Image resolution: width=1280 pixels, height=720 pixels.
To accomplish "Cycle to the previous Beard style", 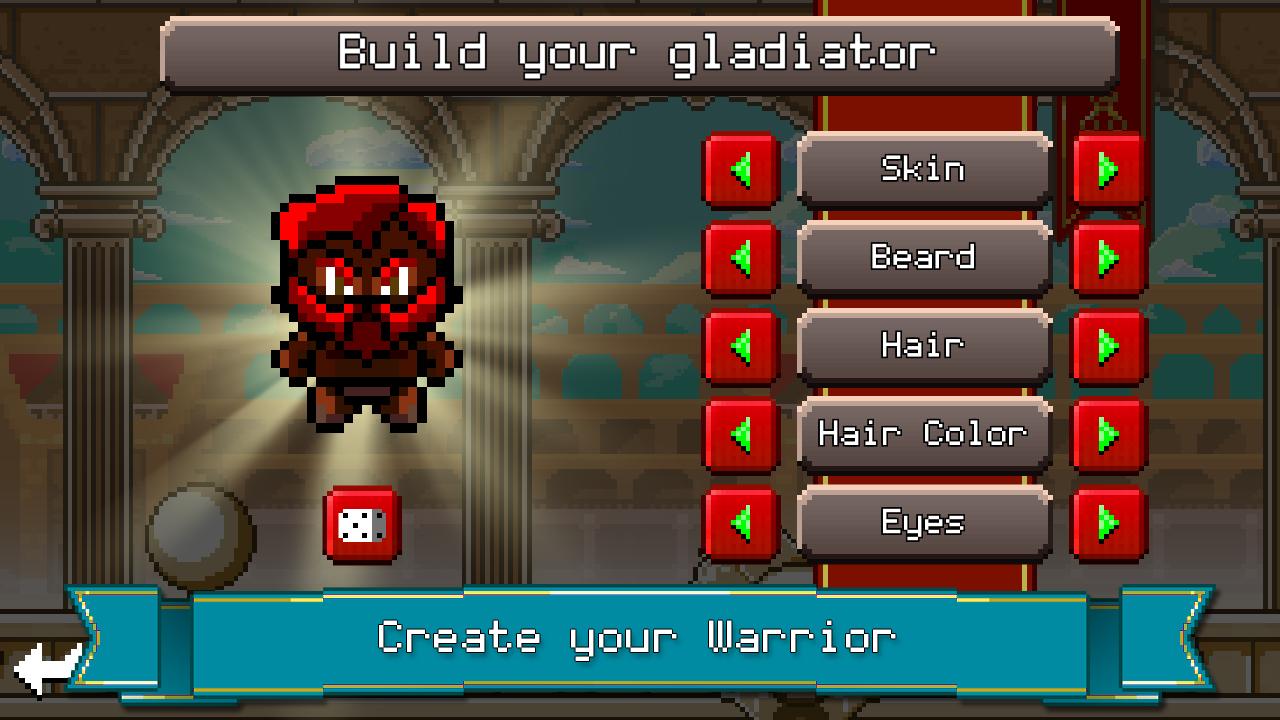I will pyautogui.click(x=740, y=257).
